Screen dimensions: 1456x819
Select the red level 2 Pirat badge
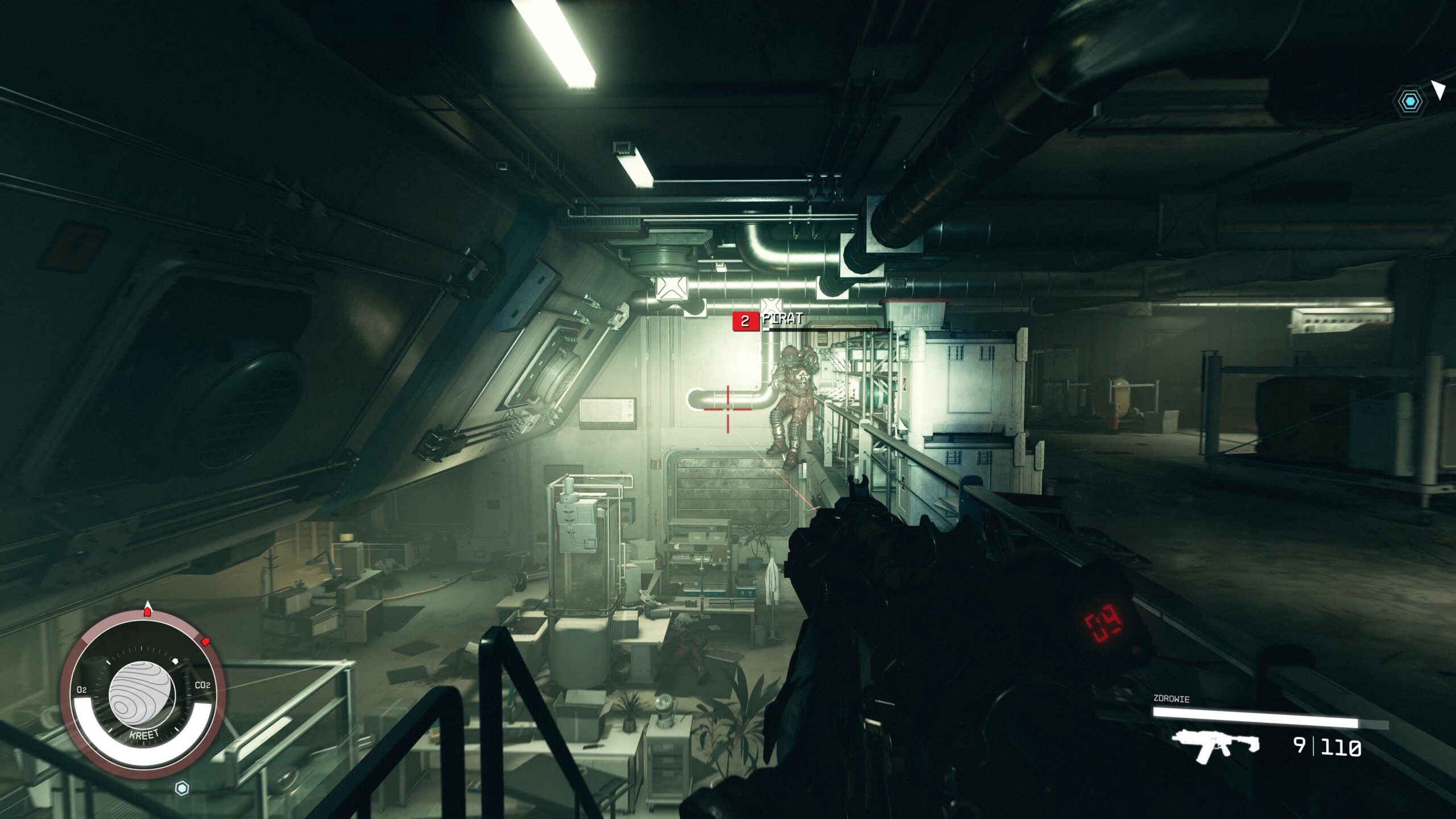pyautogui.click(x=744, y=322)
